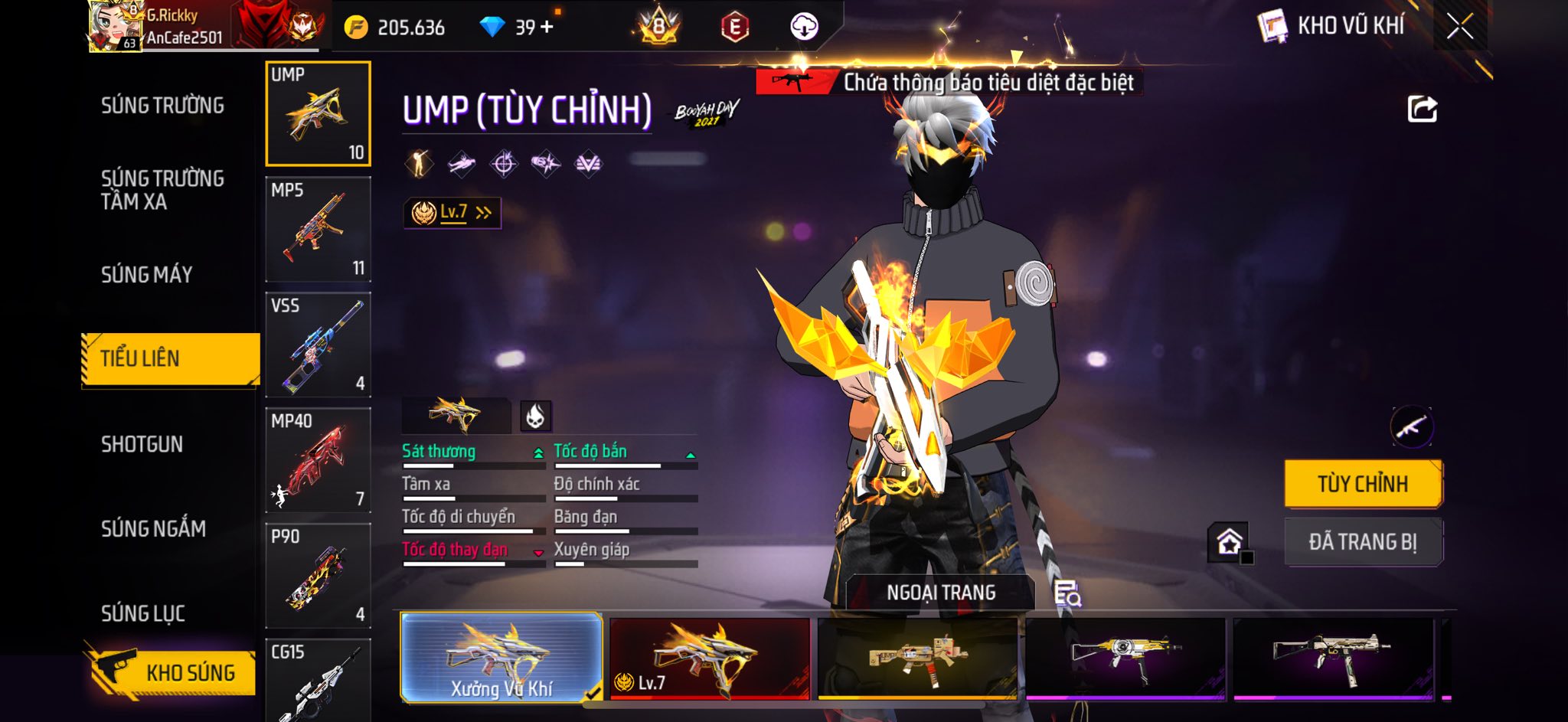Viewport: 1568px width, 722px height.
Task: Click the yellow Tùy Chỉnh button
Action: (1363, 484)
